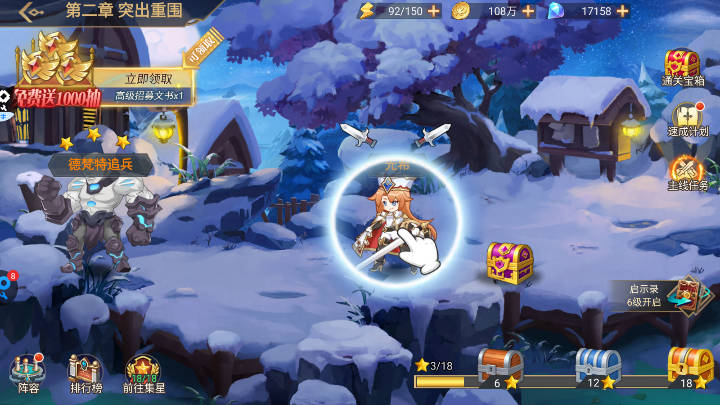The image size is (720, 405).
Task: Add gold coins with the plus button
Action: point(528,11)
